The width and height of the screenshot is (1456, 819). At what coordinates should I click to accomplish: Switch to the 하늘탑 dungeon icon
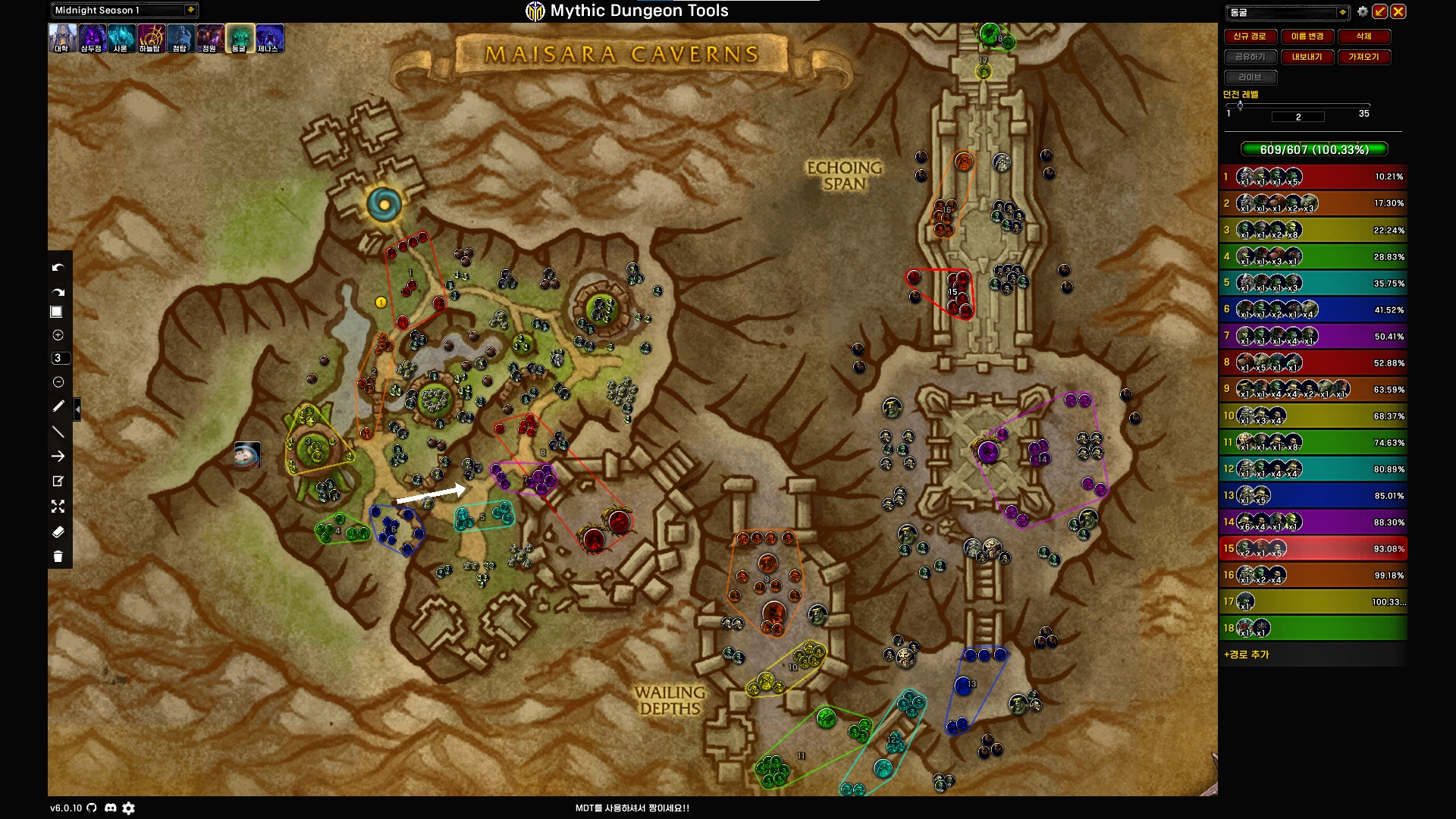coord(150,38)
